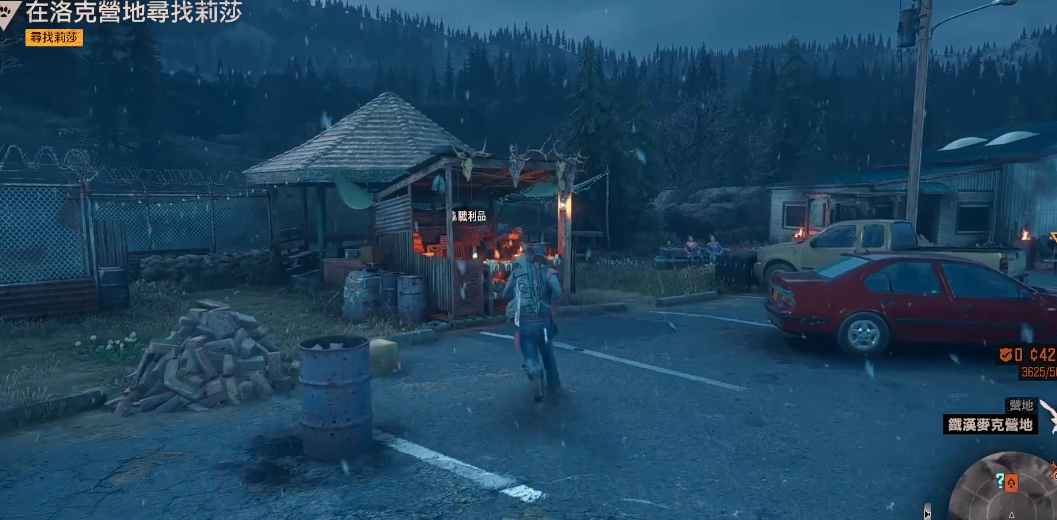Viewport: 1057px width, 520px height.
Task: Click the quest objective title 在洛克營地尋找莉莎
Action: (133, 12)
